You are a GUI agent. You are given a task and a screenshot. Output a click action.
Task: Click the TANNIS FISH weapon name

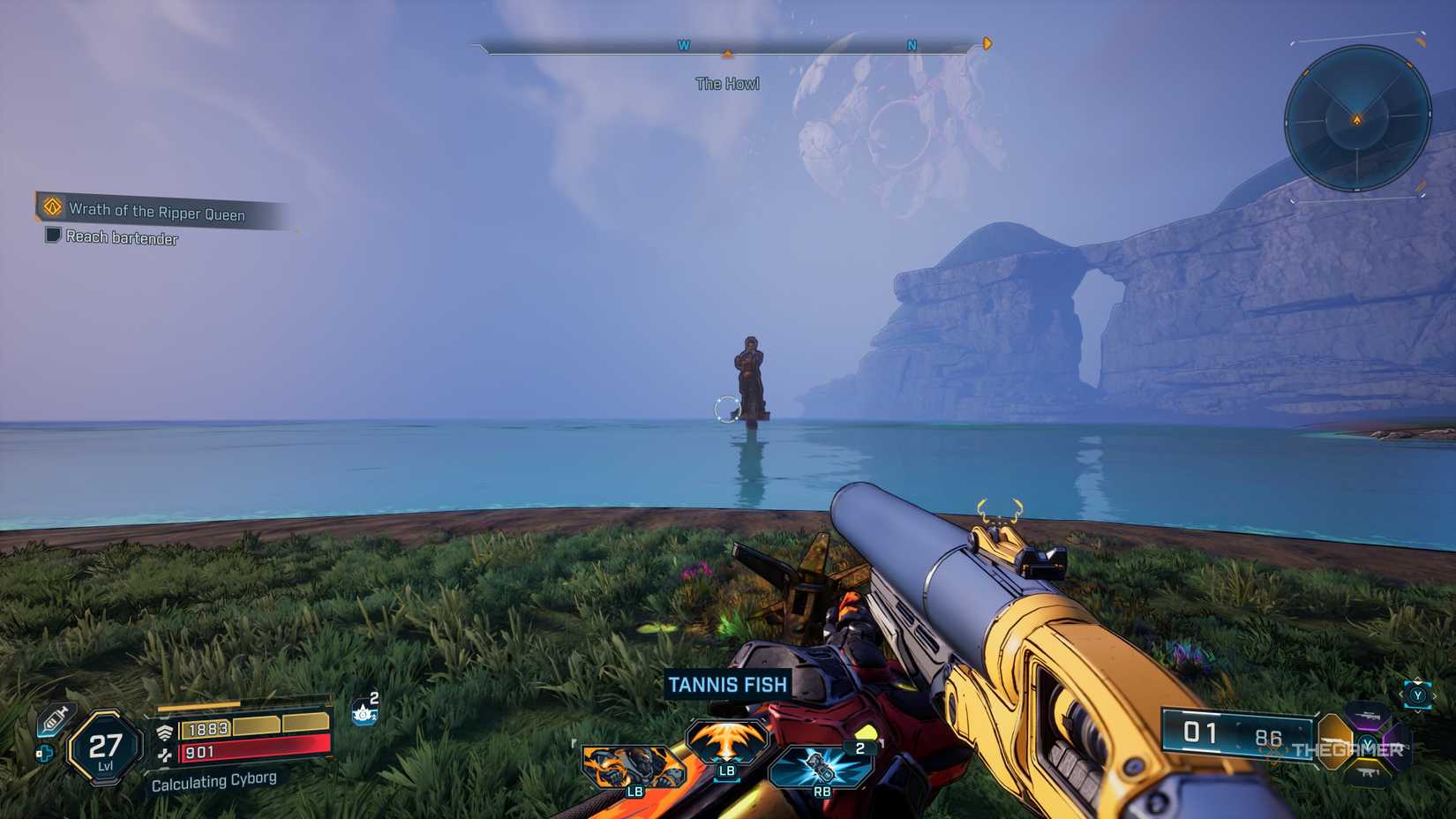(x=727, y=682)
